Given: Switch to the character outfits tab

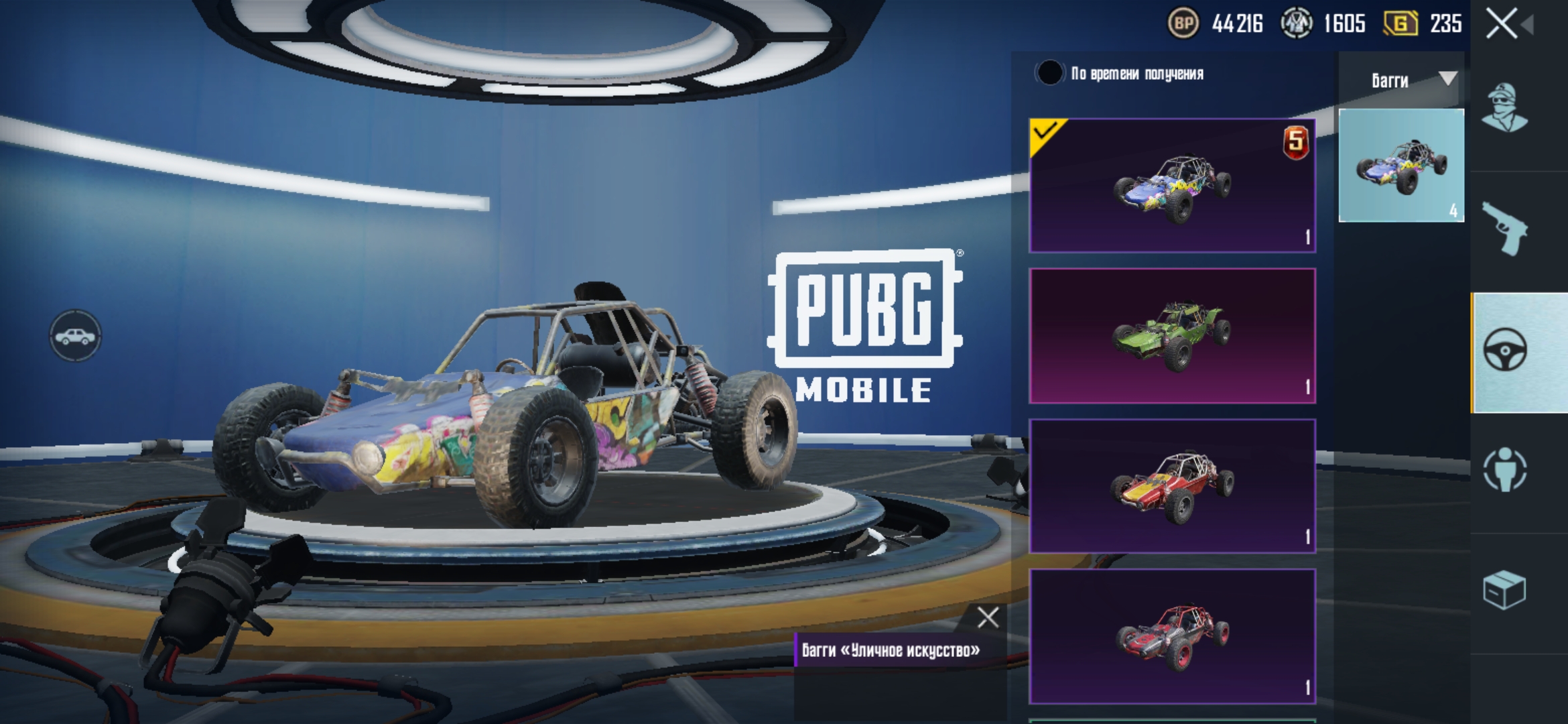Looking at the screenshot, I should 1505,109.
